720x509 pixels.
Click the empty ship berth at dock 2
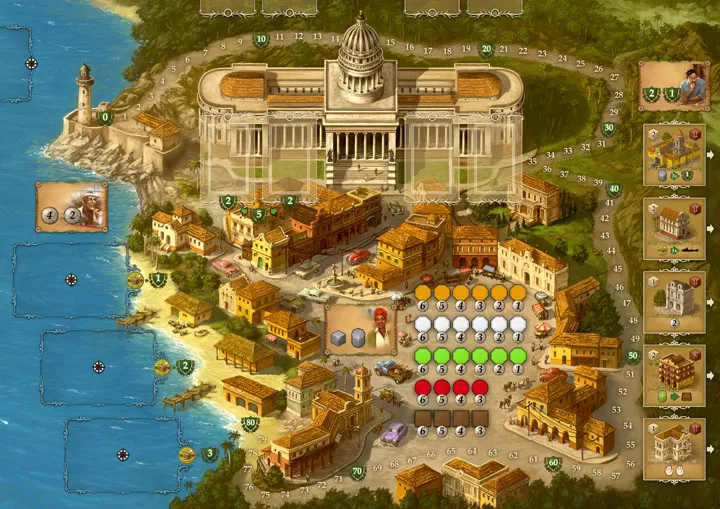tap(98, 366)
